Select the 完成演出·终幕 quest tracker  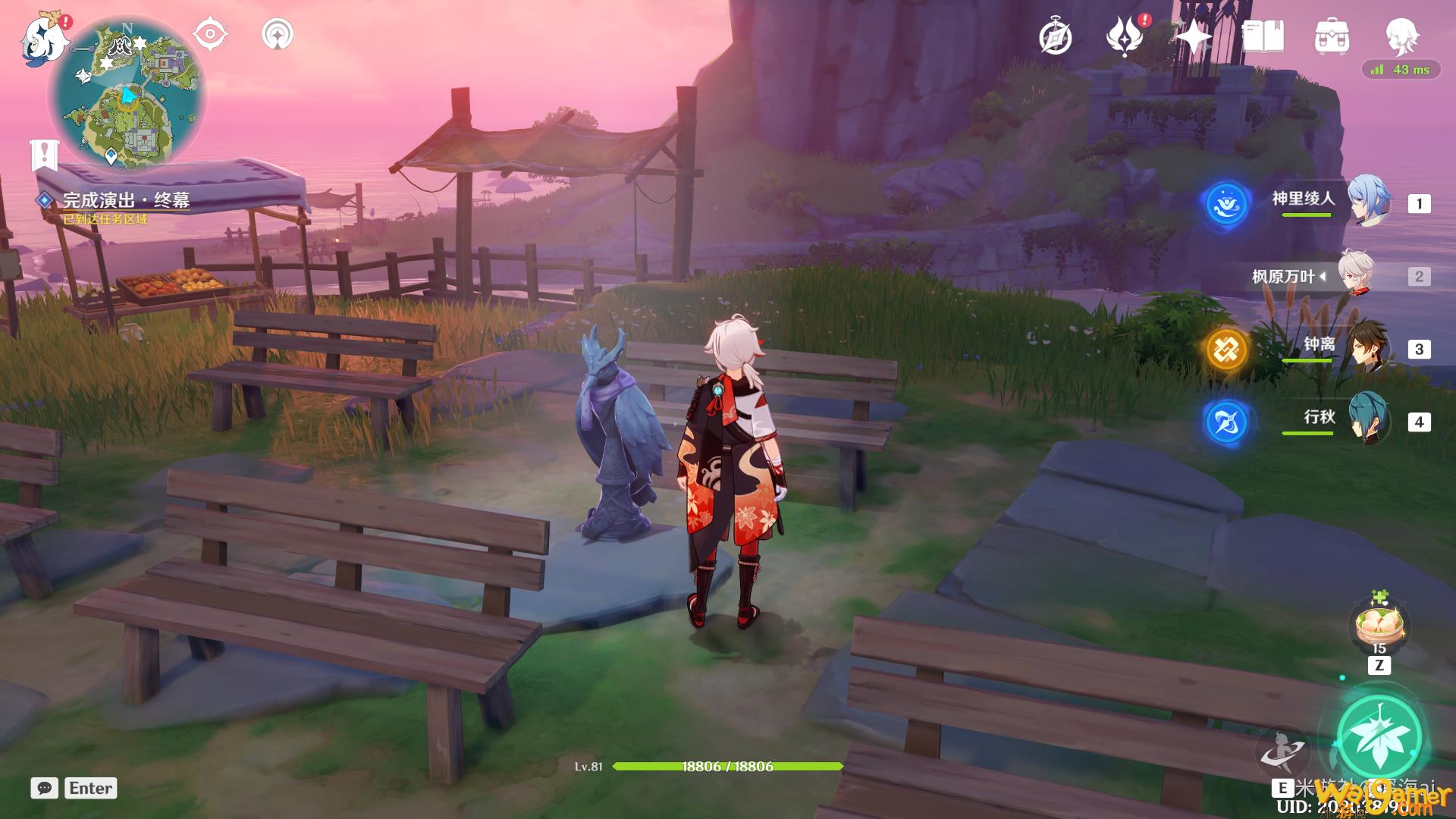tap(125, 200)
